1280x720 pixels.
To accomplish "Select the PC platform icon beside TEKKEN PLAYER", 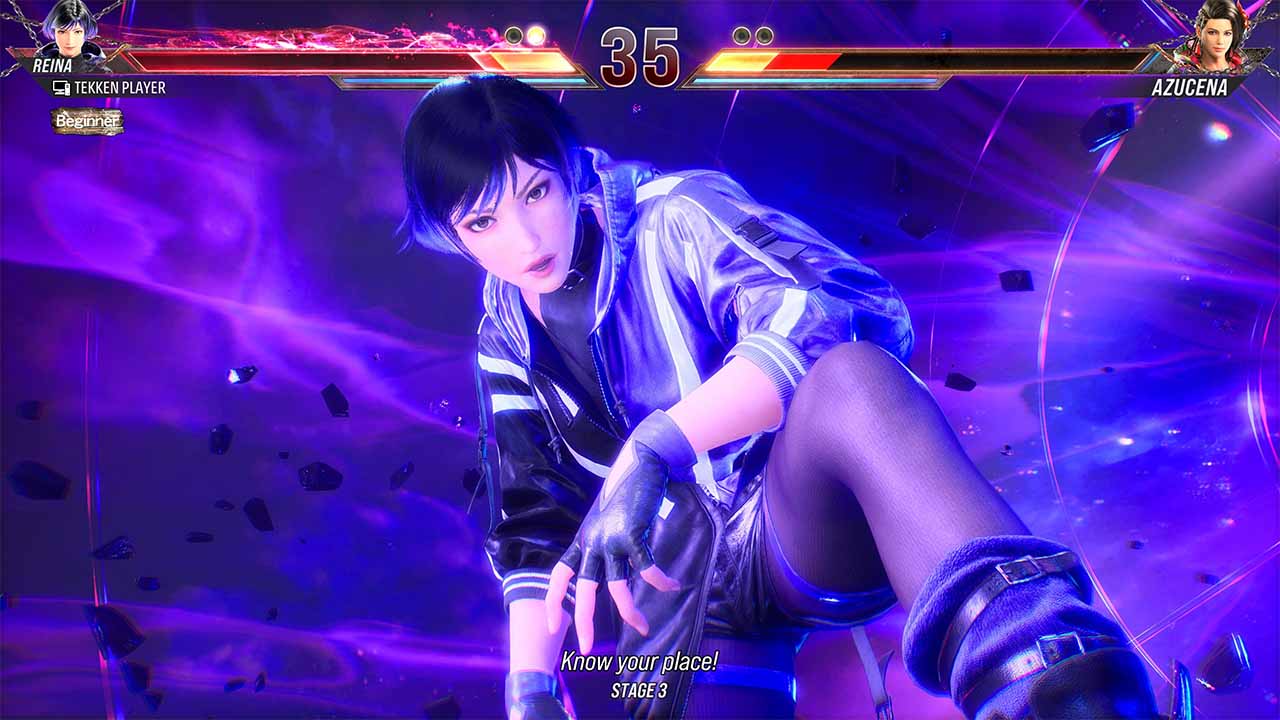I will [x=62, y=89].
